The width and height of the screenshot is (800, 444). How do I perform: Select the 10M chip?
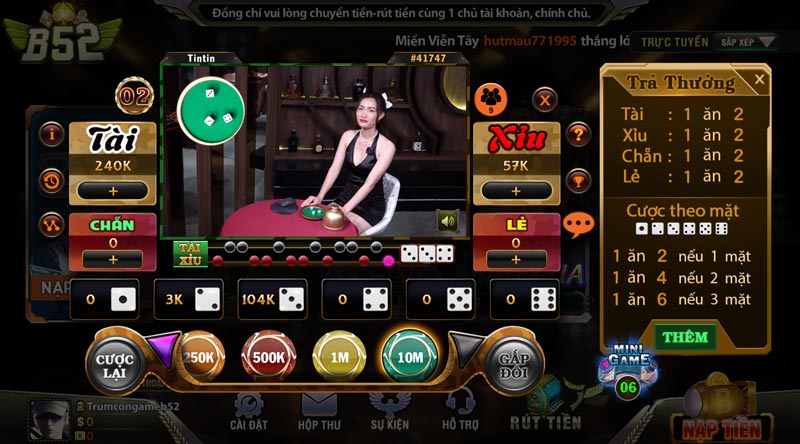pos(410,357)
